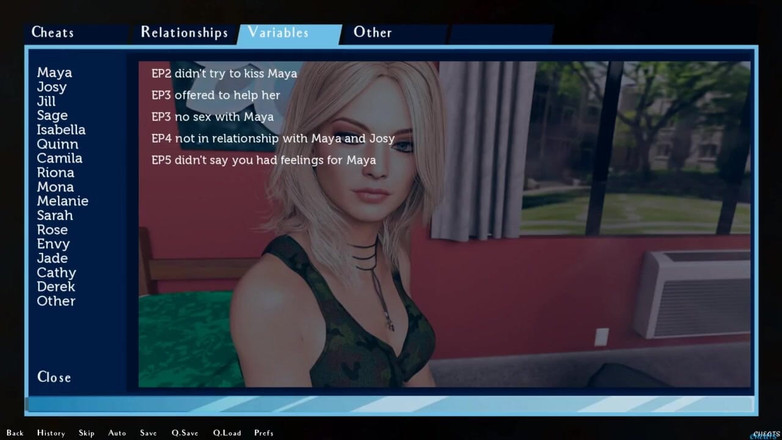Open Prefs from the quick menu
This screenshot has height=440, width=782.
pyautogui.click(x=264, y=433)
